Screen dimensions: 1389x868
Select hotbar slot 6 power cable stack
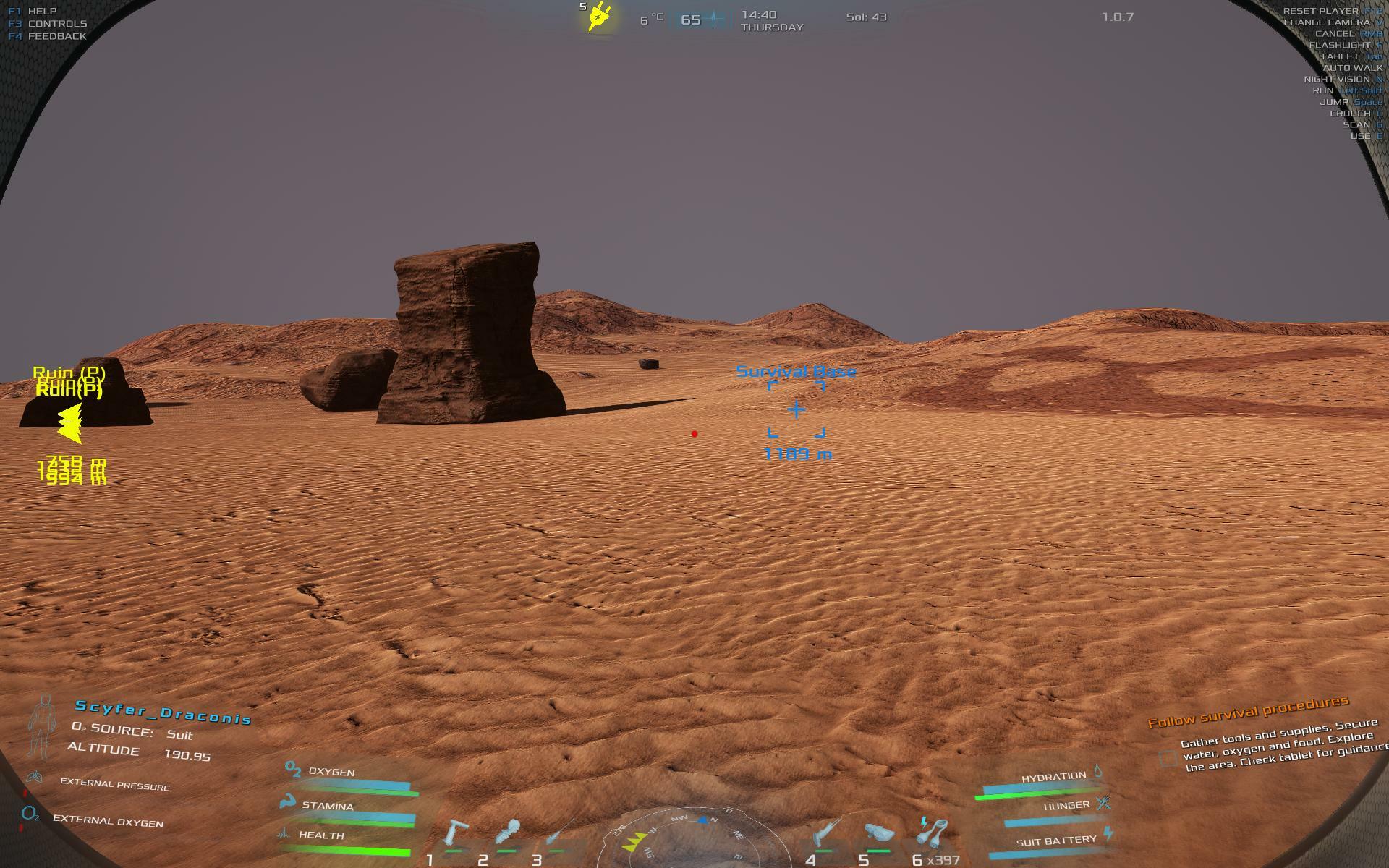[932, 832]
